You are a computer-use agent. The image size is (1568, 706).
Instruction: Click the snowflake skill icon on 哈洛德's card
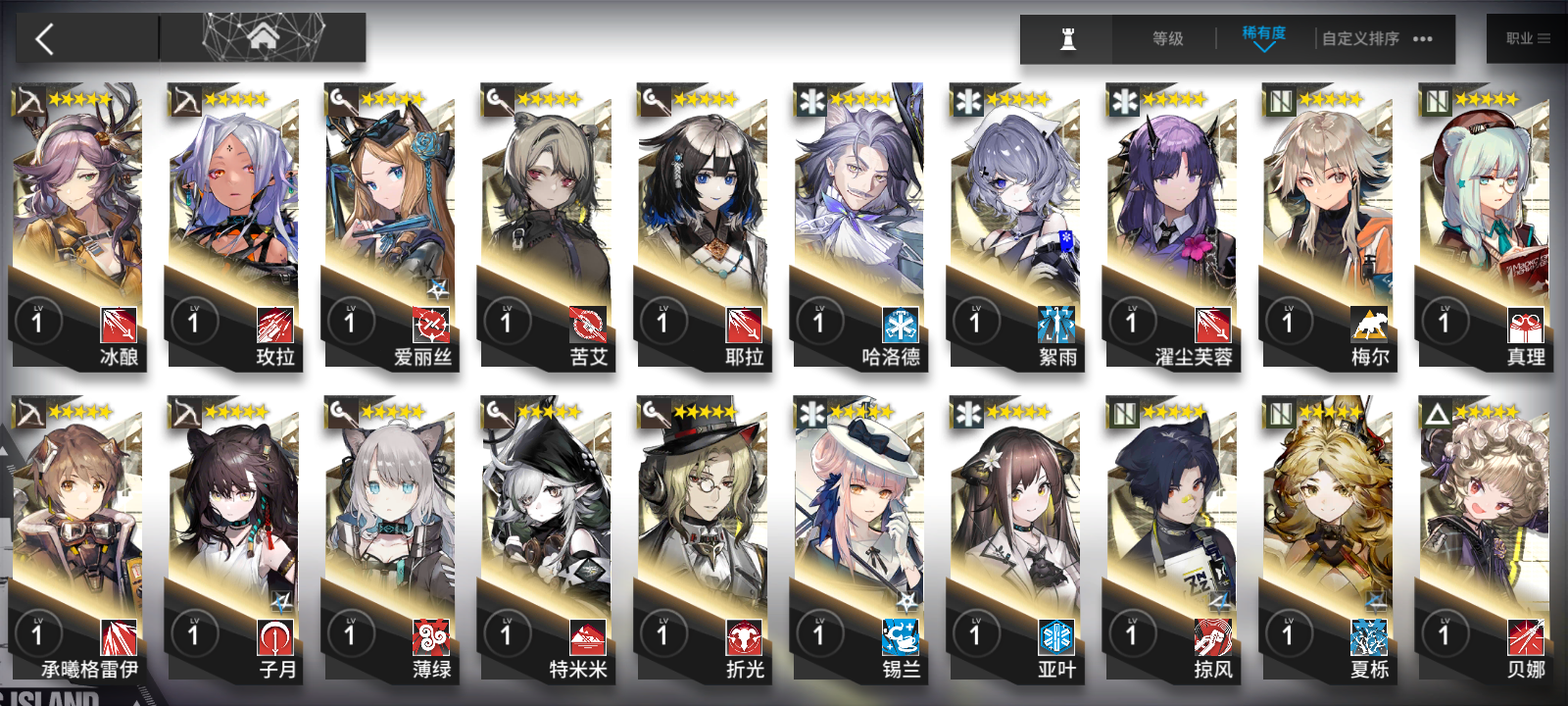point(900,324)
